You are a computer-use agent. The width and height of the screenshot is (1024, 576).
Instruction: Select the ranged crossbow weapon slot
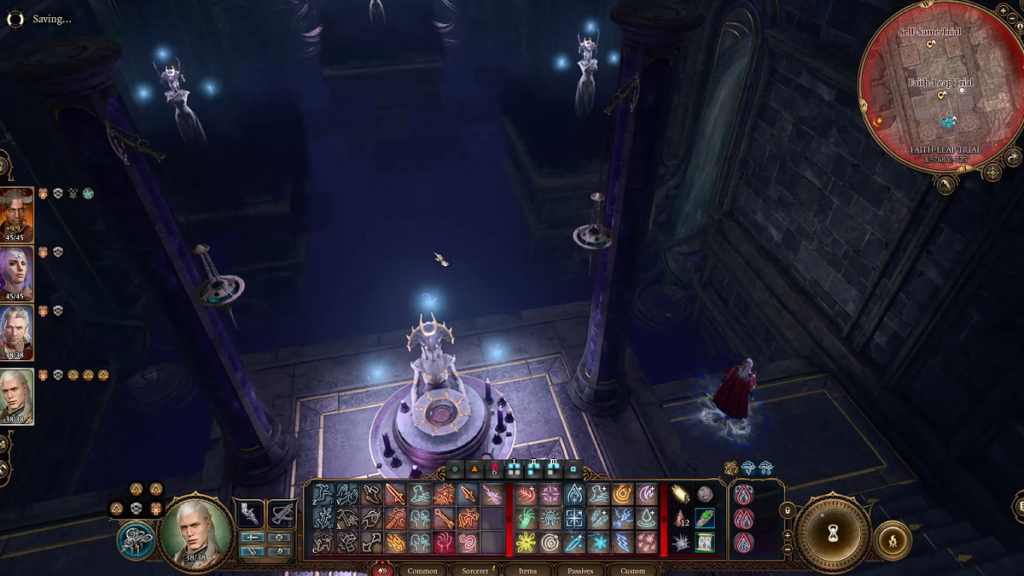pyautogui.click(x=281, y=513)
